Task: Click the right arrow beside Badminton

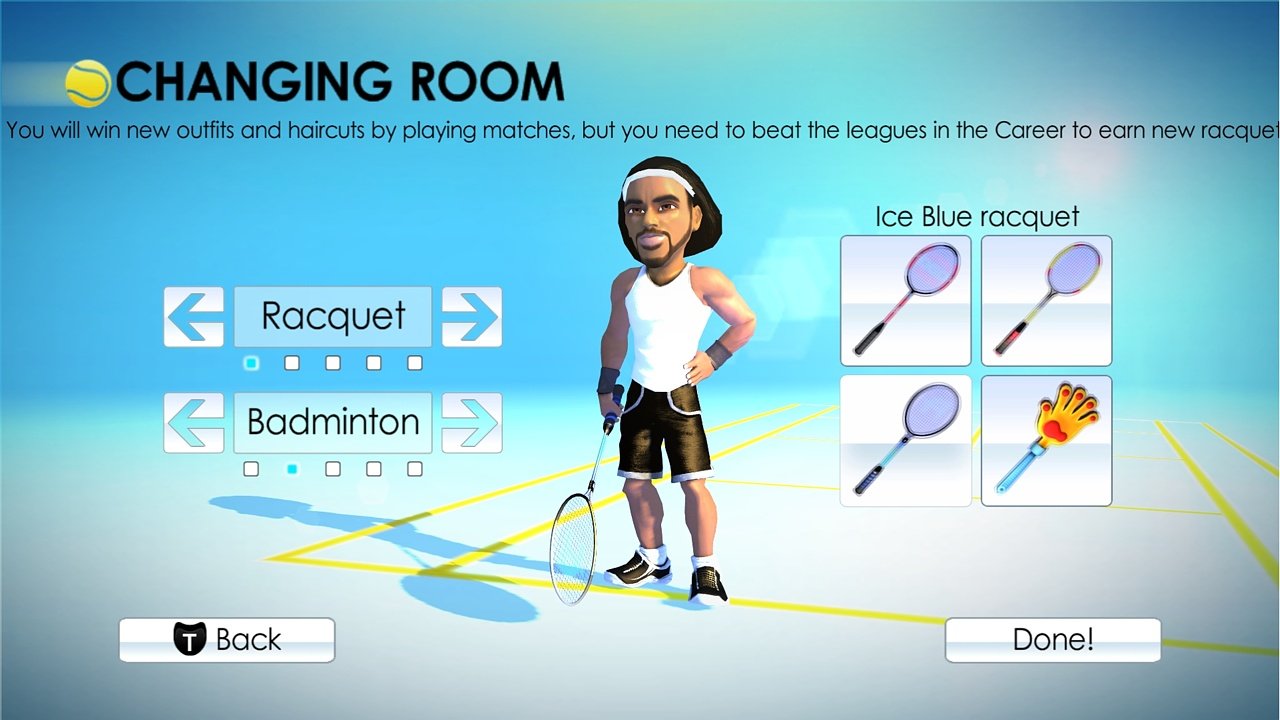Action: 471,422
